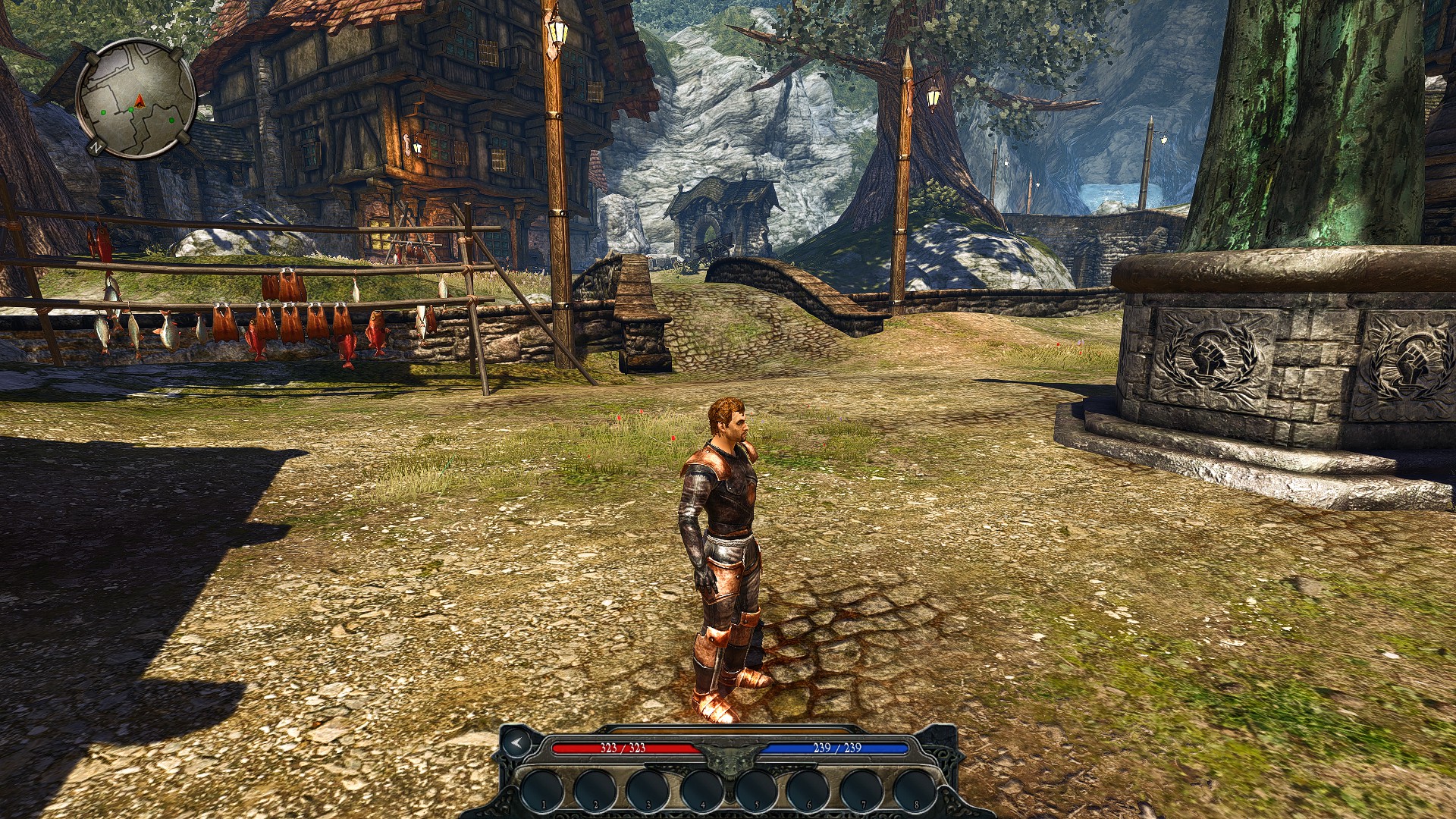Viewport: 1456px width, 819px height.
Task: Click the red player arrow on the minimap
Action: (139, 101)
